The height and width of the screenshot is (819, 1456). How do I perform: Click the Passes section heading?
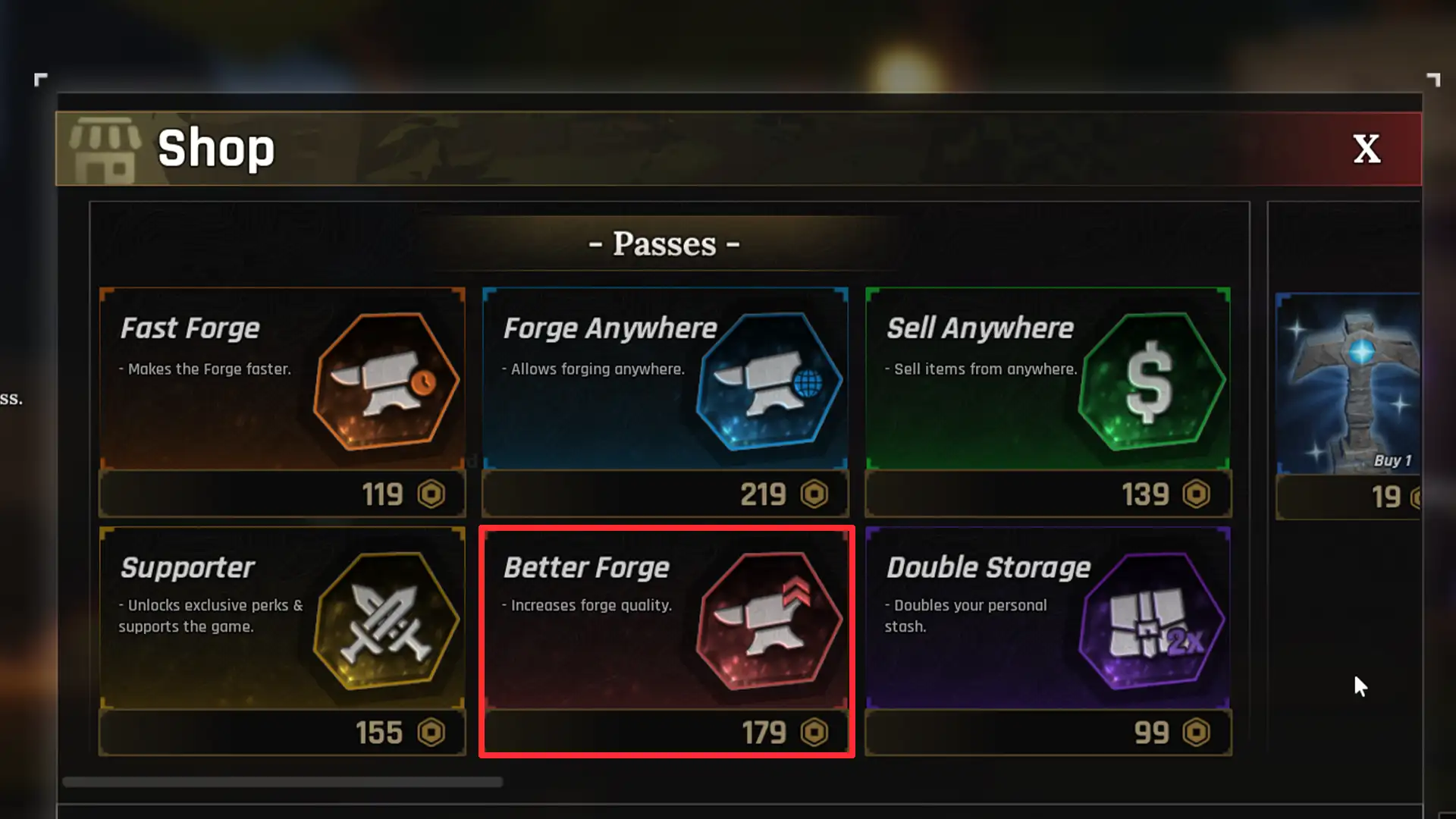(x=664, y=243)
